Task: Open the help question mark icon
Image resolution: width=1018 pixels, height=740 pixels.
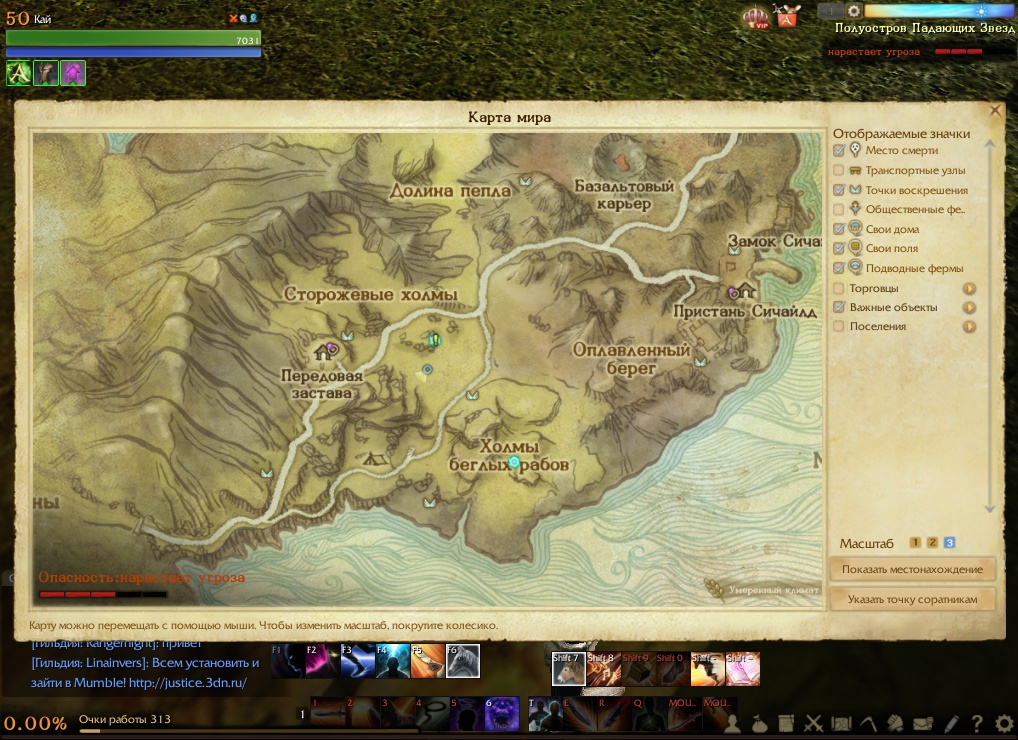Action: (977, 723)
